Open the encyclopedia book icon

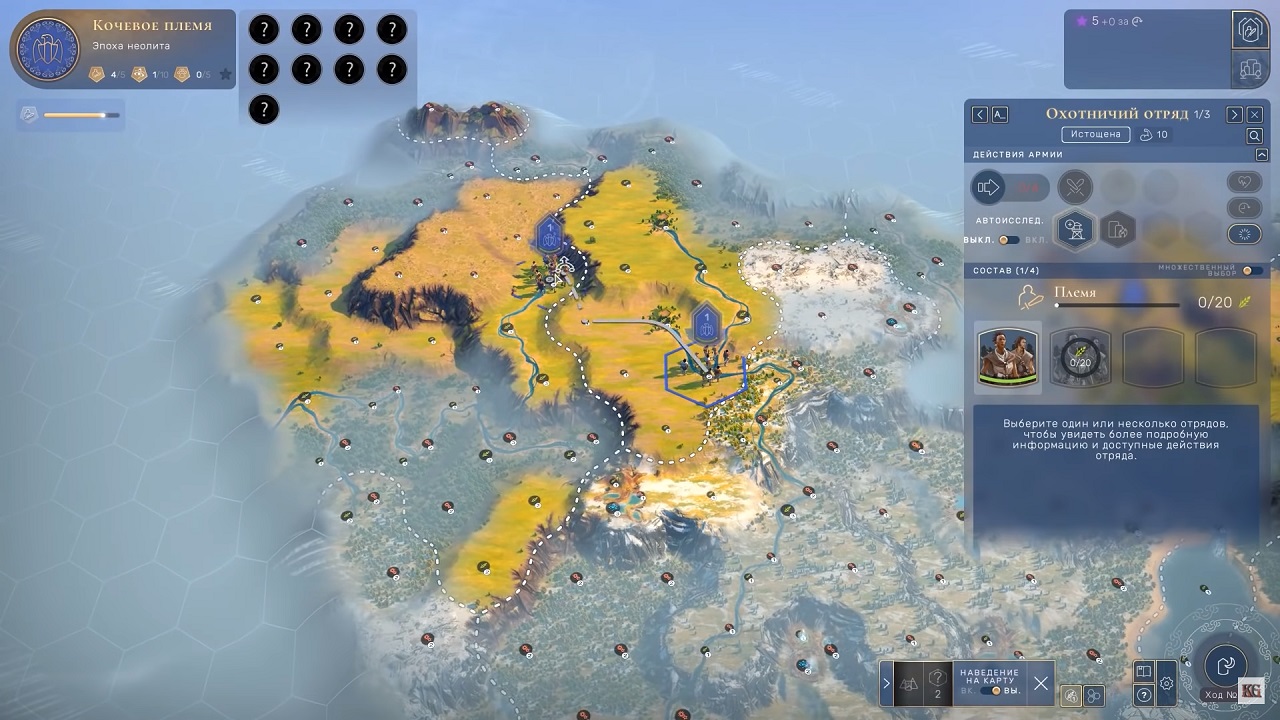(x=1144, y=671)
